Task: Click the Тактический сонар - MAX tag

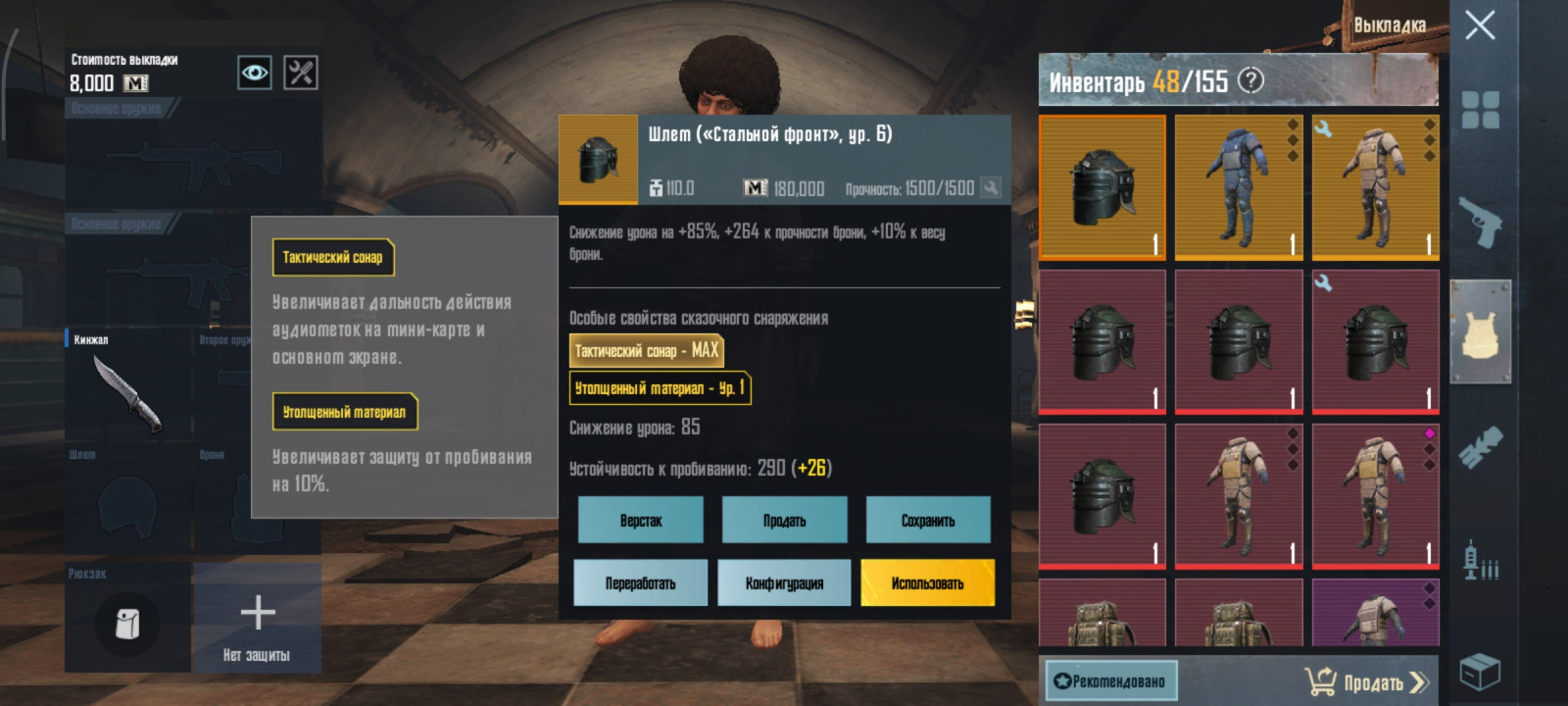Action: [x=646, y=351]
